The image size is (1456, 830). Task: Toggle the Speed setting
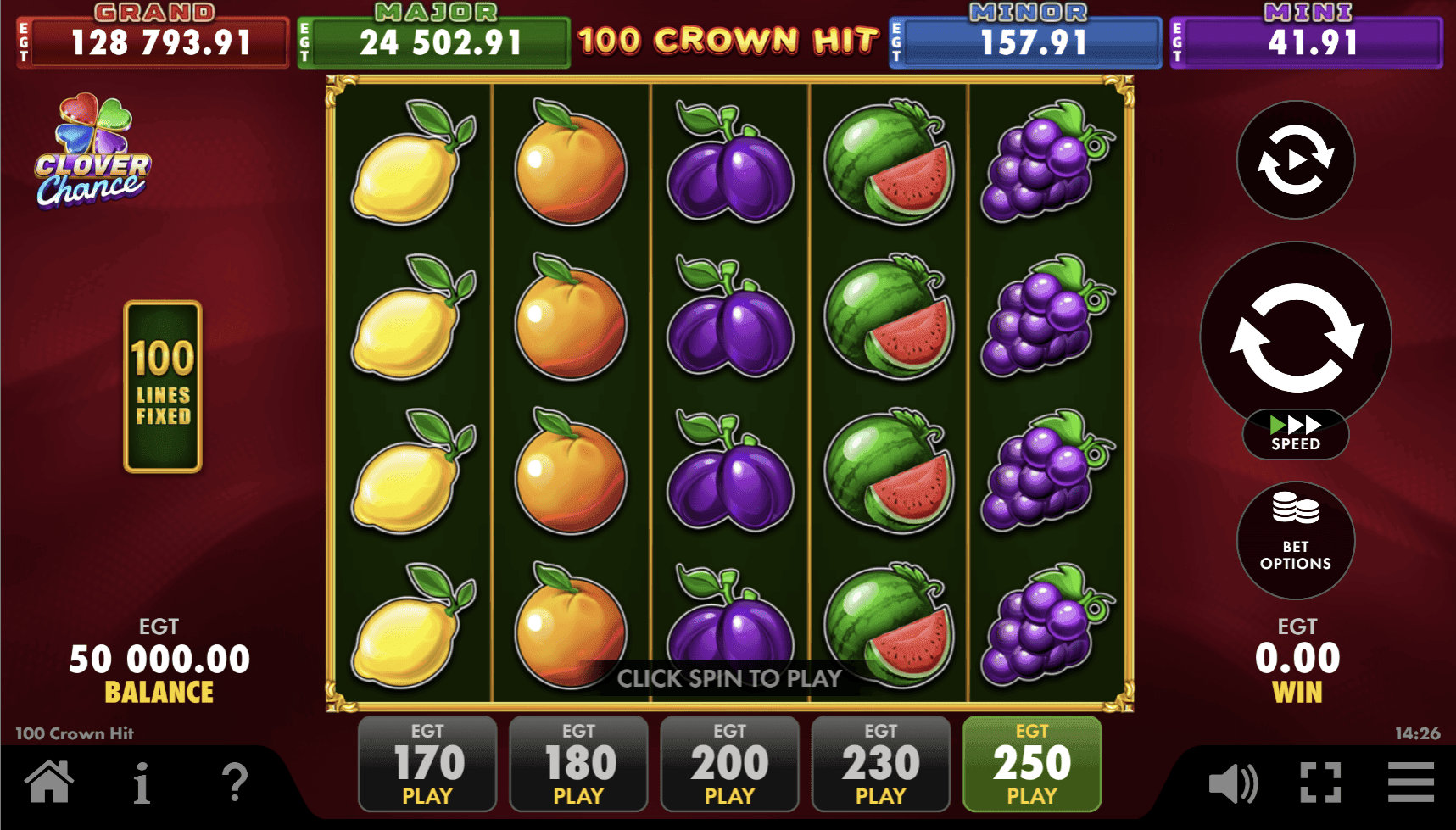pyautogui.click(x=1295, y=434)
